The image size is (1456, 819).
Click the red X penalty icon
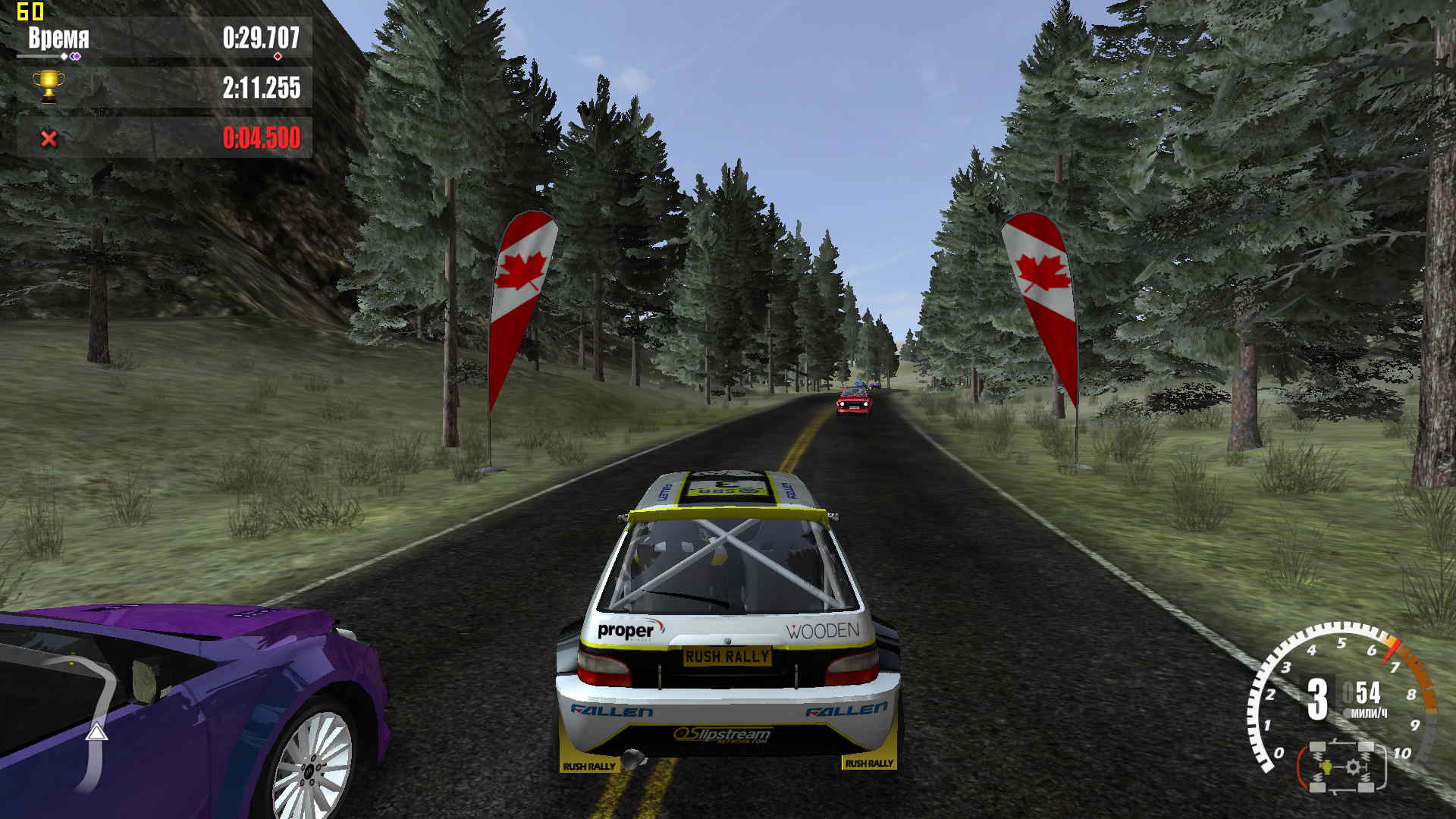[x=49, y=138]
